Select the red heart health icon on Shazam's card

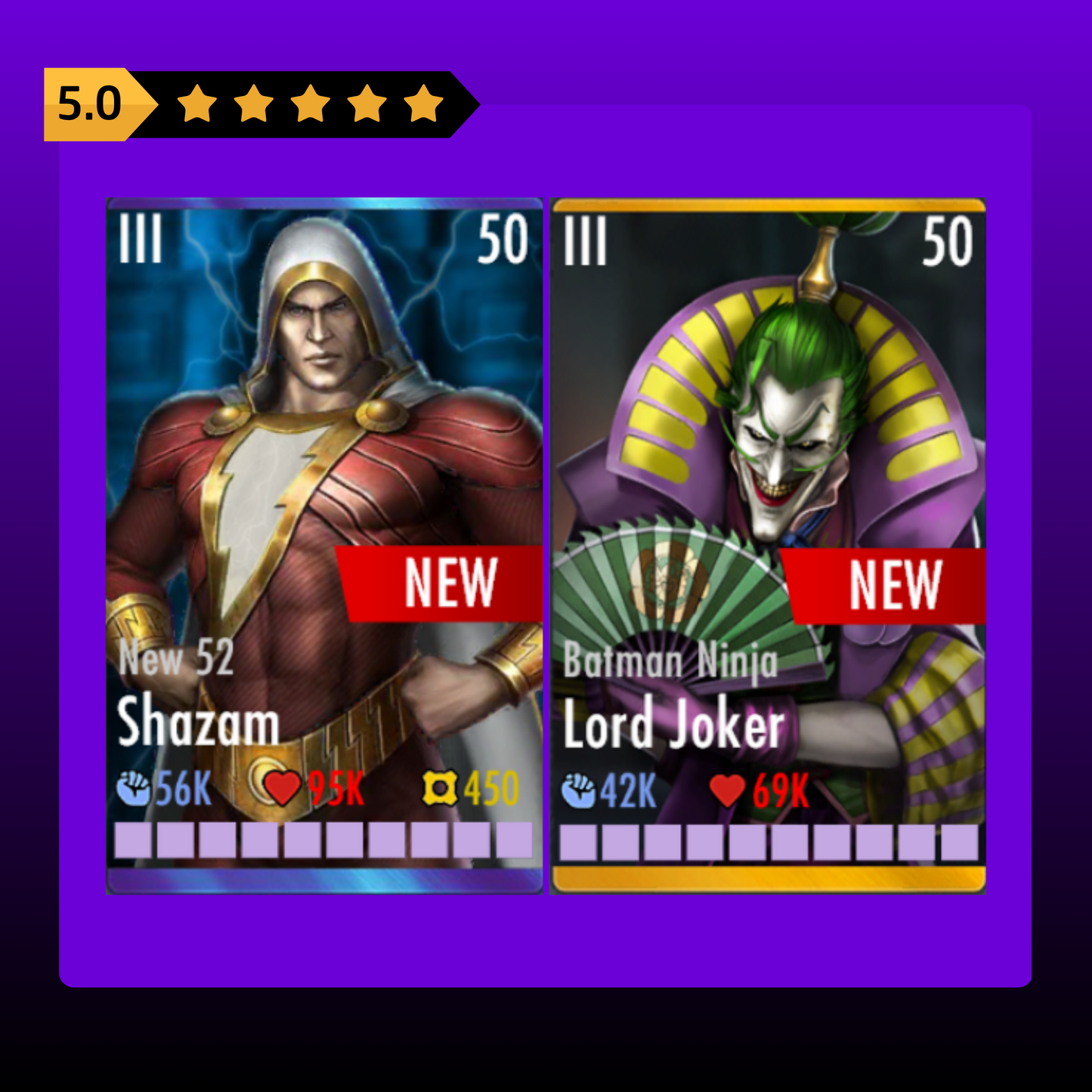tap(283, 789)
